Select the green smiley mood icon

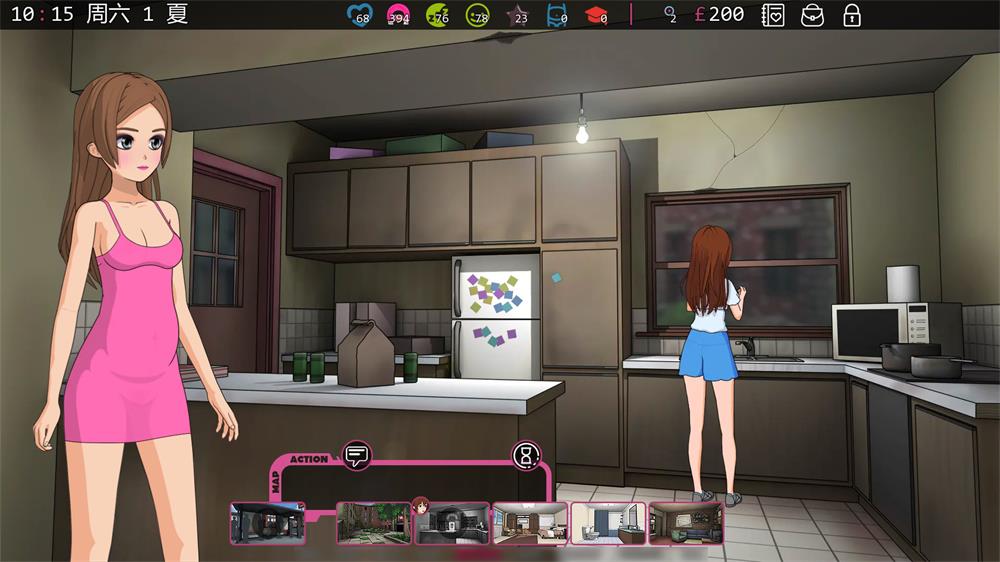click(x=477, y=15)
